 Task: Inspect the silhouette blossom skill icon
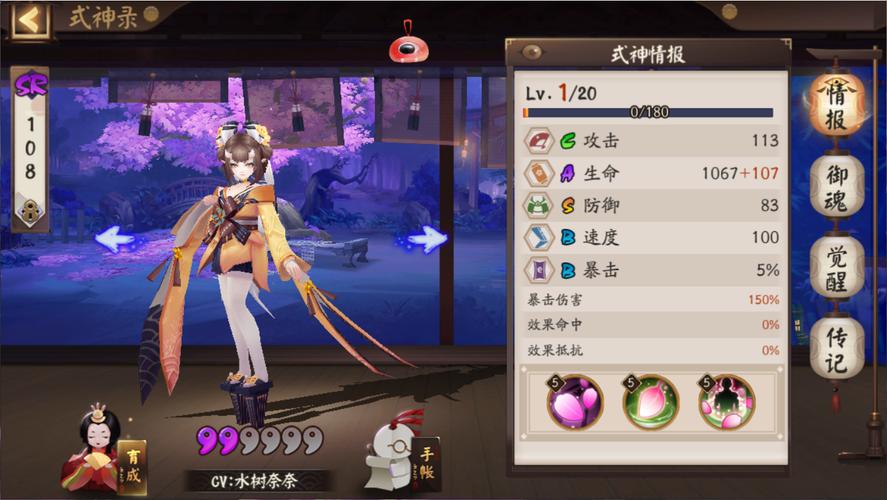coord(726,402)
